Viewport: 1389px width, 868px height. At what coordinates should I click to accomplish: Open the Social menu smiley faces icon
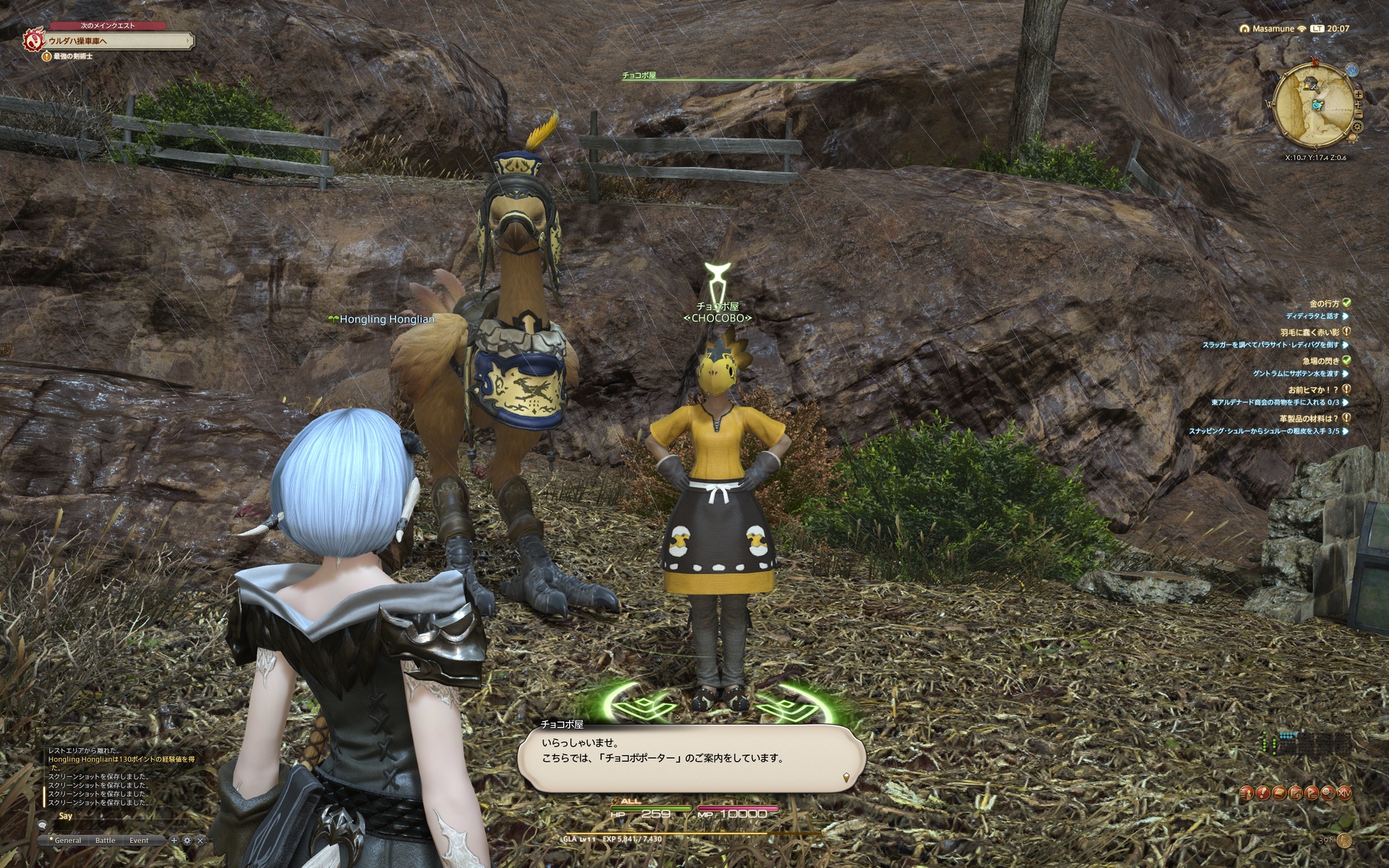click(x=1328, y=793)
